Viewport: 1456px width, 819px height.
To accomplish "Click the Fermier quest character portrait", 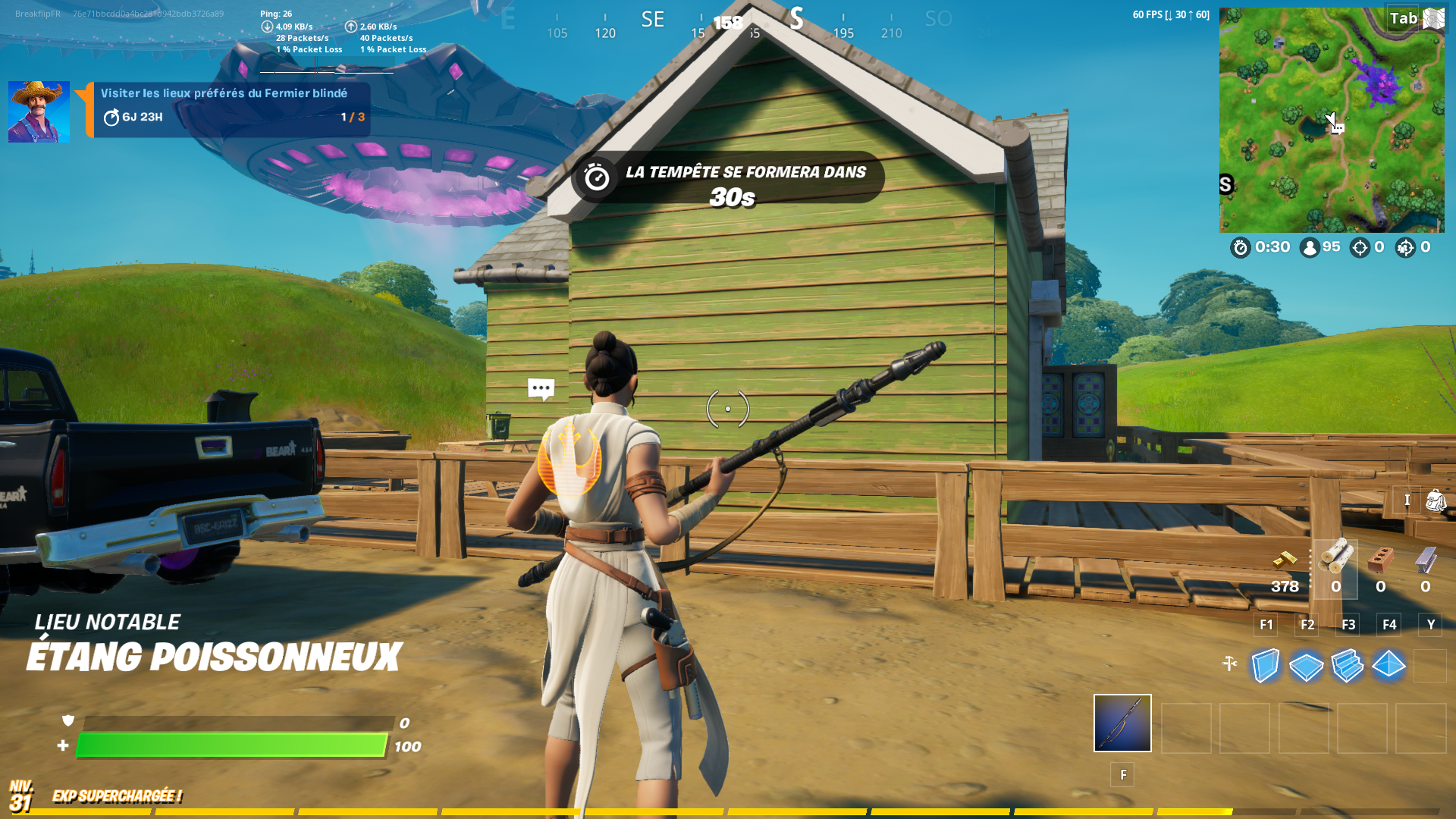I will pyautogui.click(x=38, y=111).
